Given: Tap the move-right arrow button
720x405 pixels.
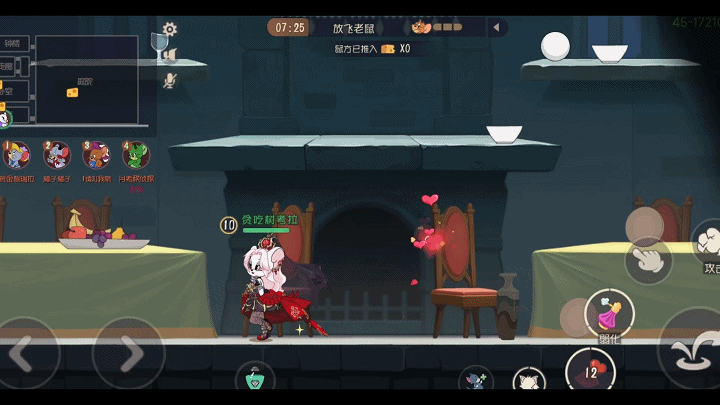Looking at the screenshot, I should point(129,353).
